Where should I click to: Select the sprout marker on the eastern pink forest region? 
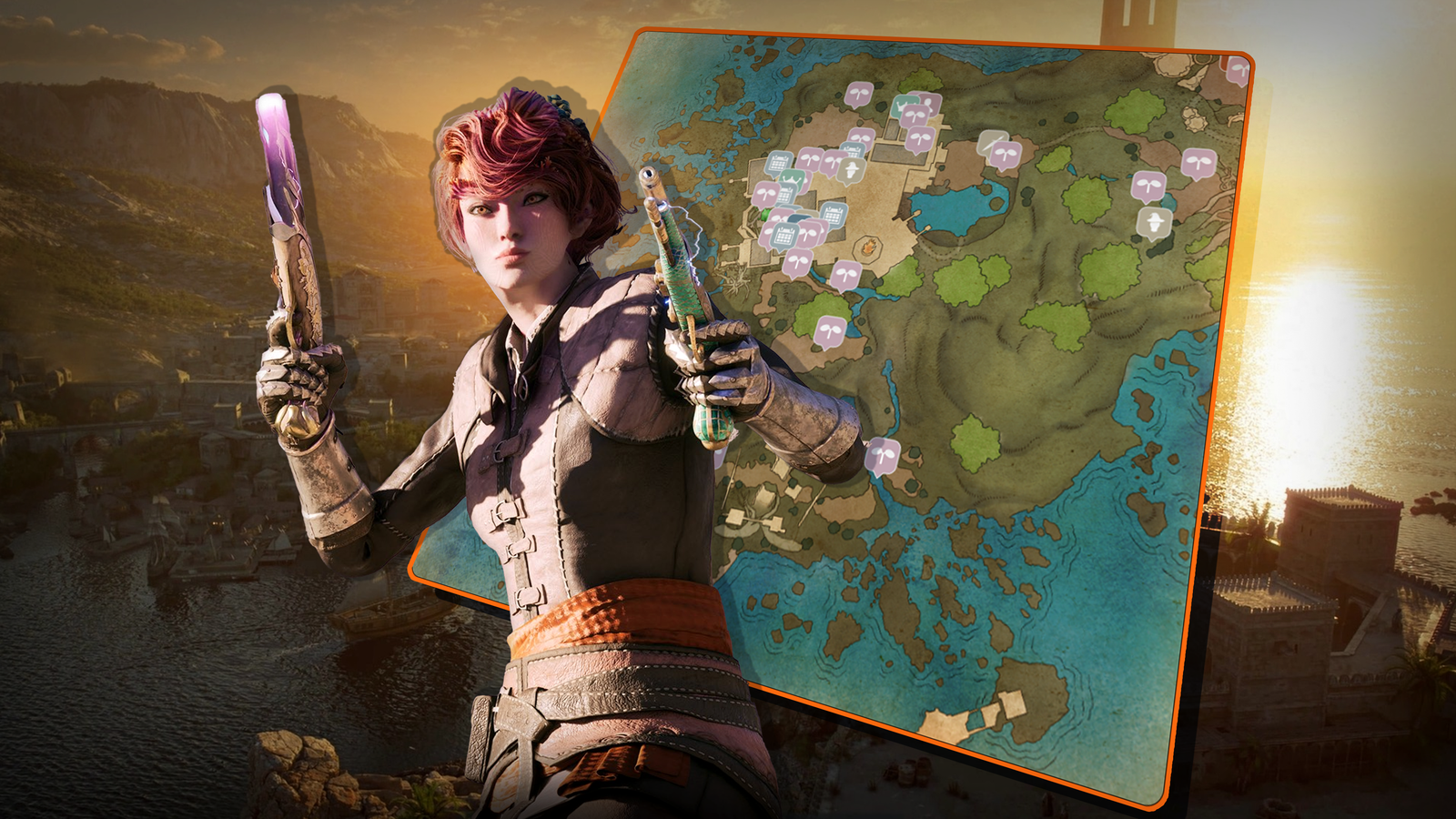pyautogui.click(x=1198, y=162)
